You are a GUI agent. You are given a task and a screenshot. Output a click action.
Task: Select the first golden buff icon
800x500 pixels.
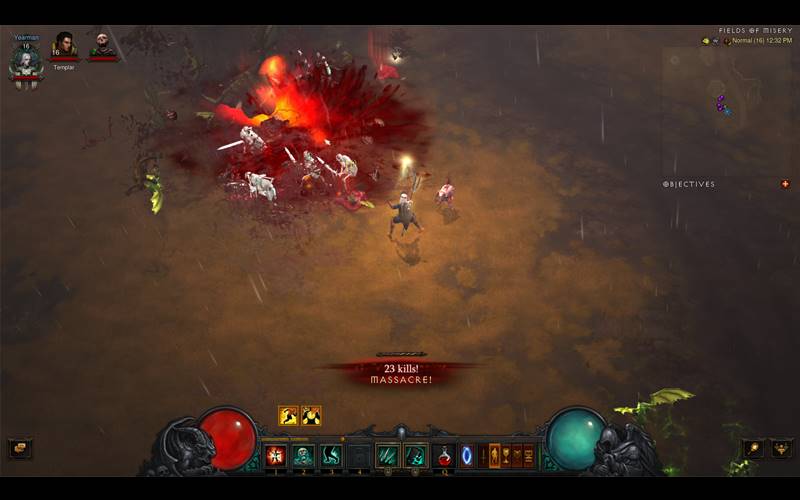coord(288,415)
